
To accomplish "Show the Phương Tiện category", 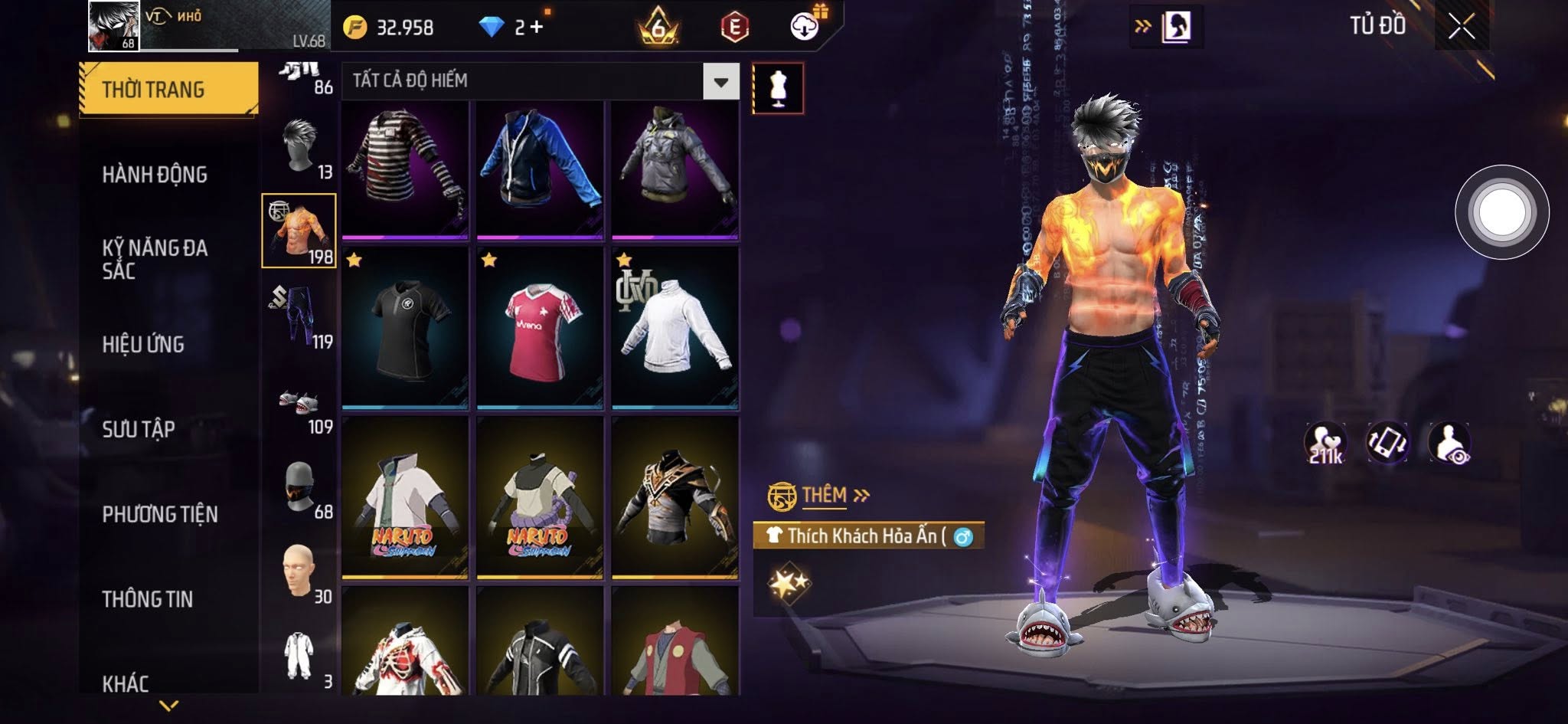I will point(160,514).
